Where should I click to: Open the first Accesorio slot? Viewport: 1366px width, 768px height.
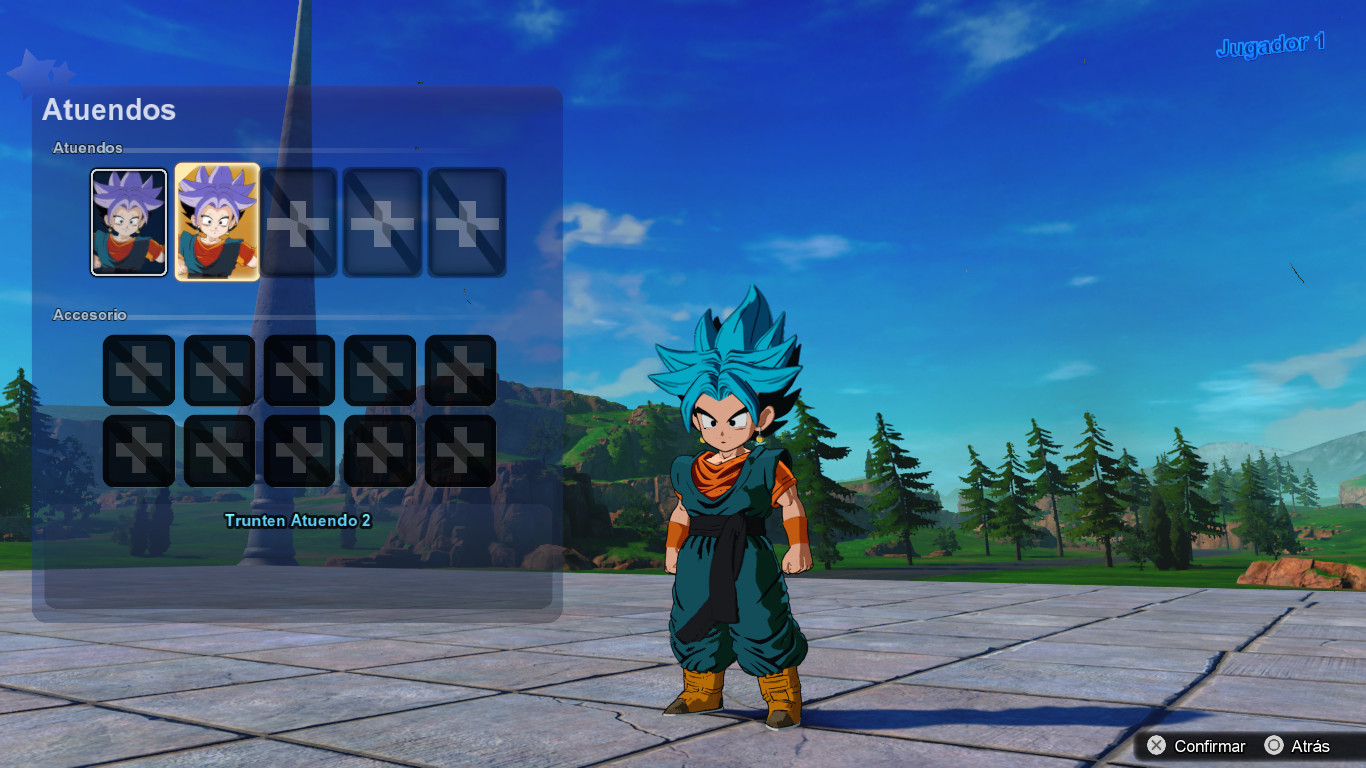pos(138,369)
